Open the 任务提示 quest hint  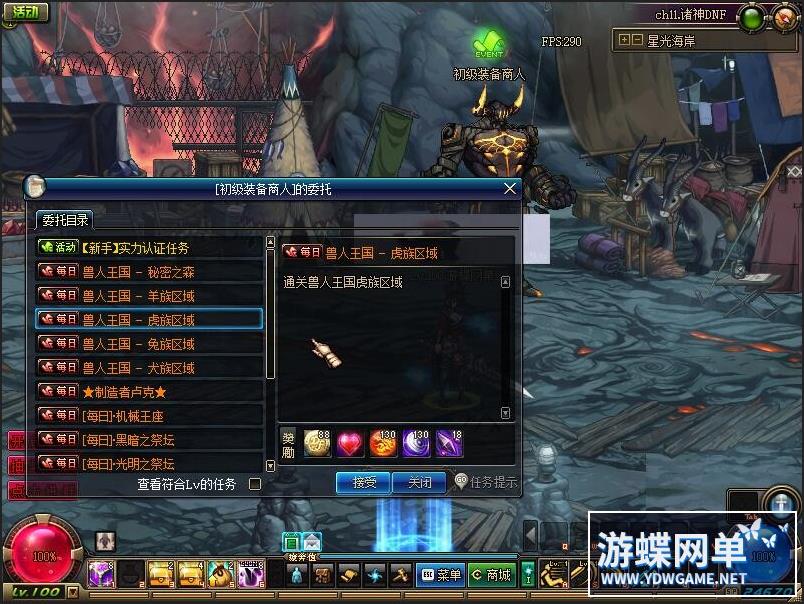(x=486, y=482)
